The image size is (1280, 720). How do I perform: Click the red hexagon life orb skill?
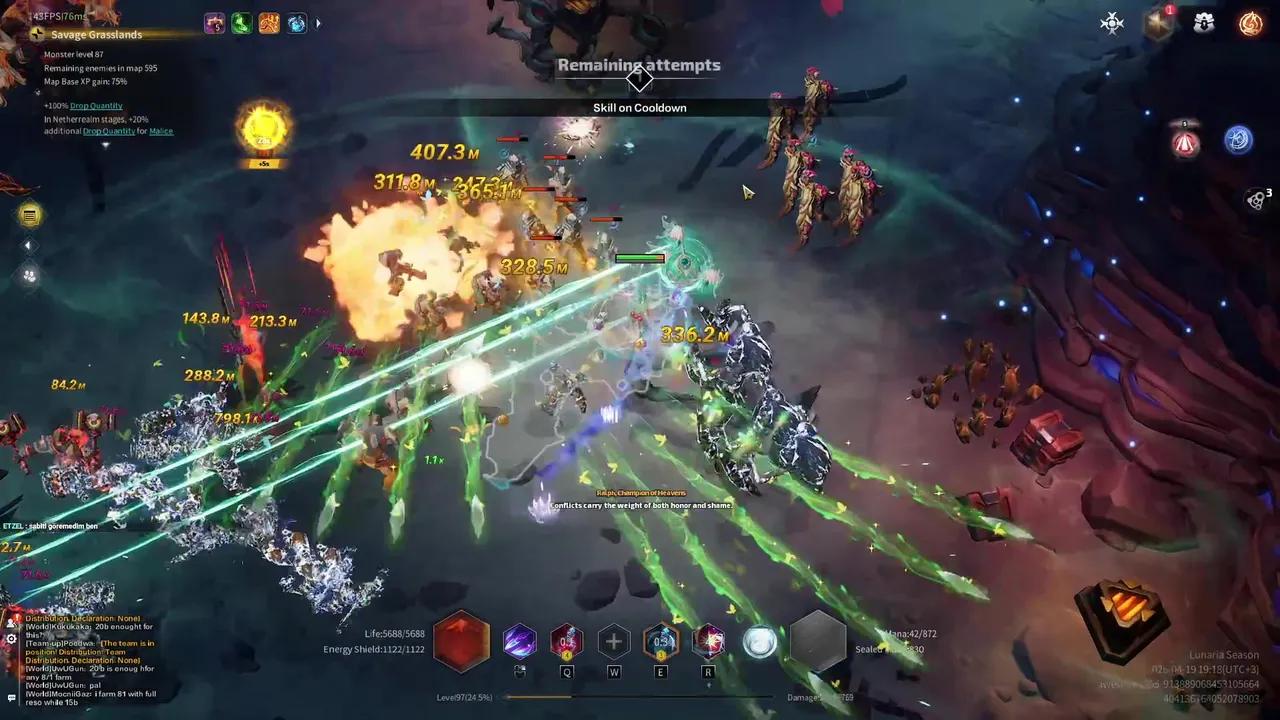click(x=462, y=641)
